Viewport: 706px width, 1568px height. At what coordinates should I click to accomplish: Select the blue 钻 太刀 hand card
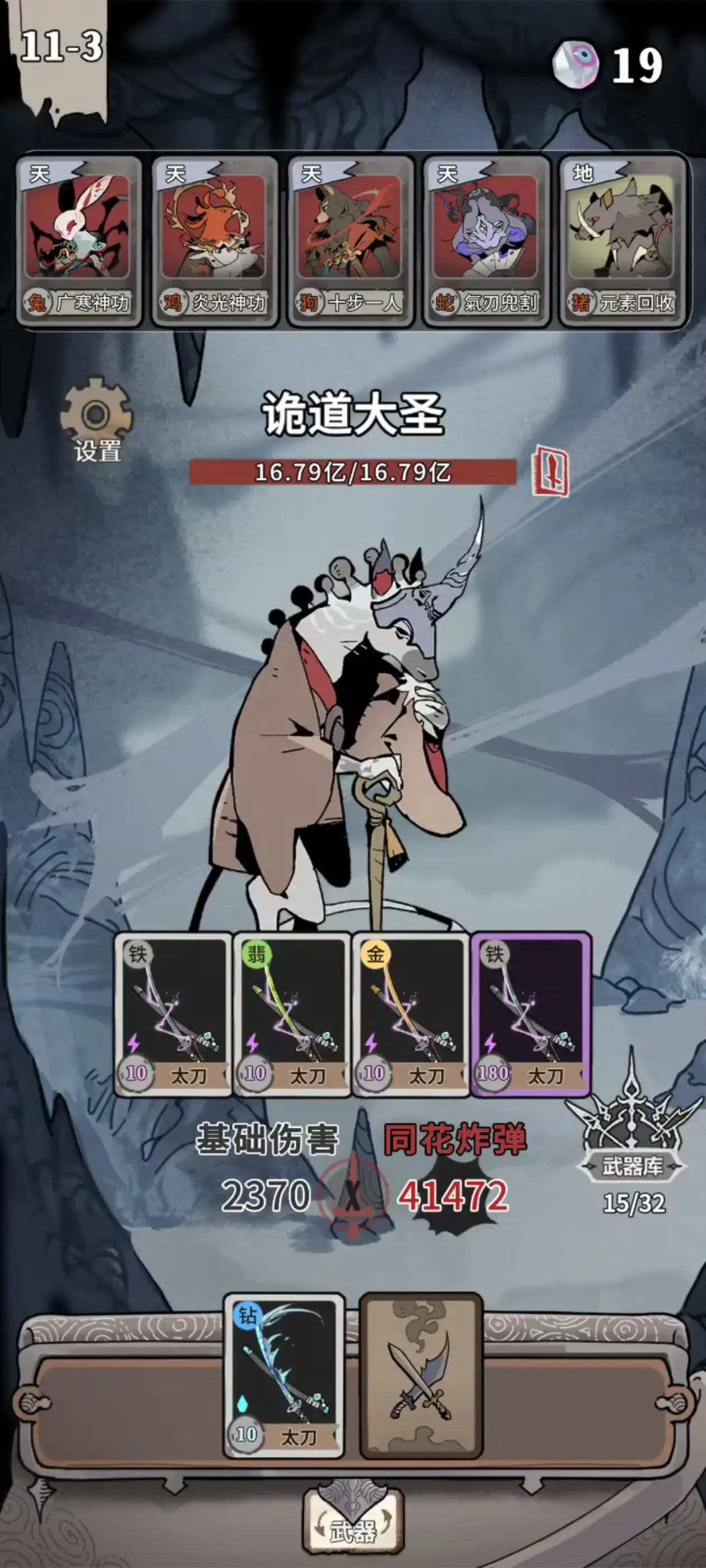[x=284, y=1376]
